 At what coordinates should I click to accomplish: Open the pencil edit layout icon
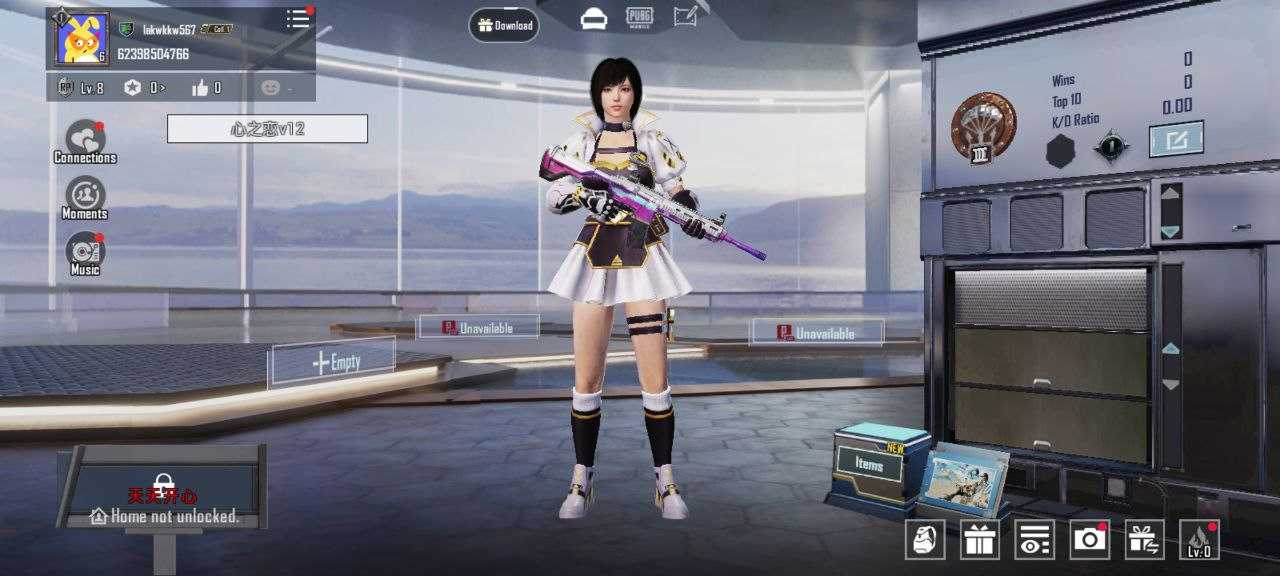point(686,17)
